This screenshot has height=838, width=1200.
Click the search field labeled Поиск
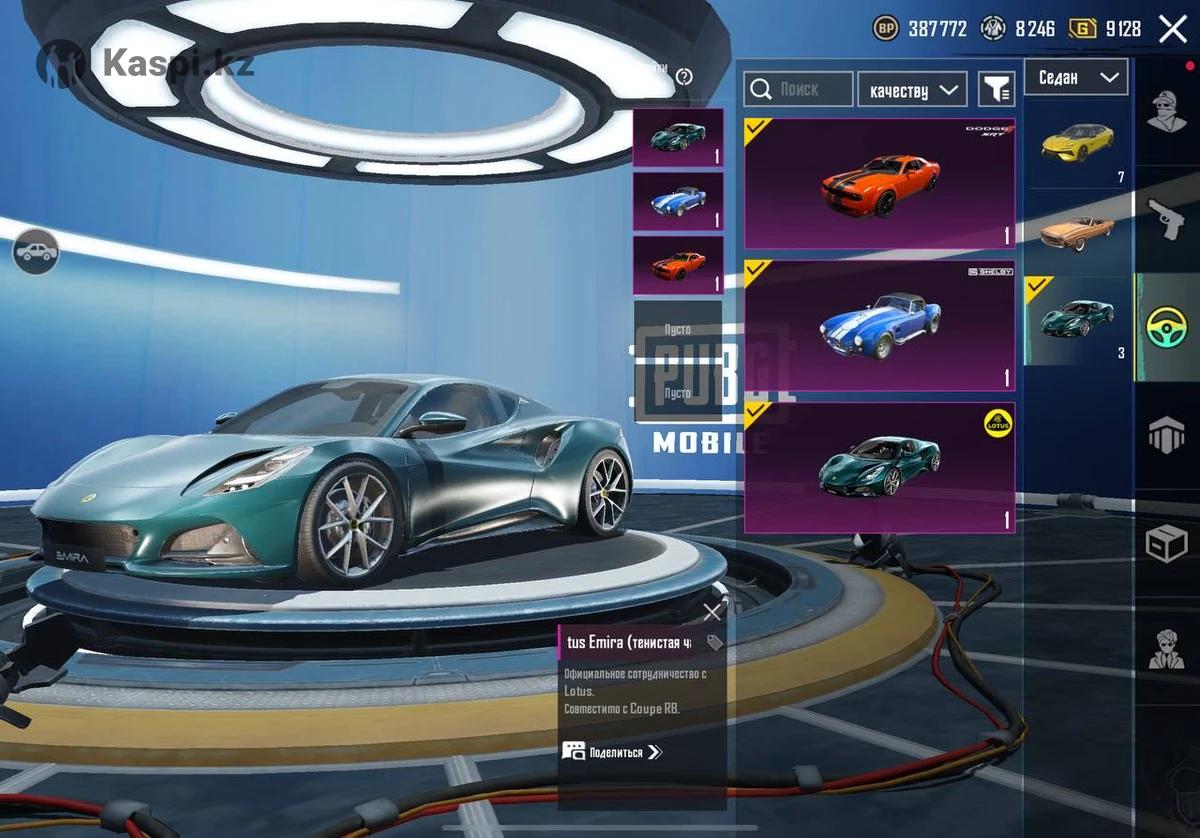[798, 89]
